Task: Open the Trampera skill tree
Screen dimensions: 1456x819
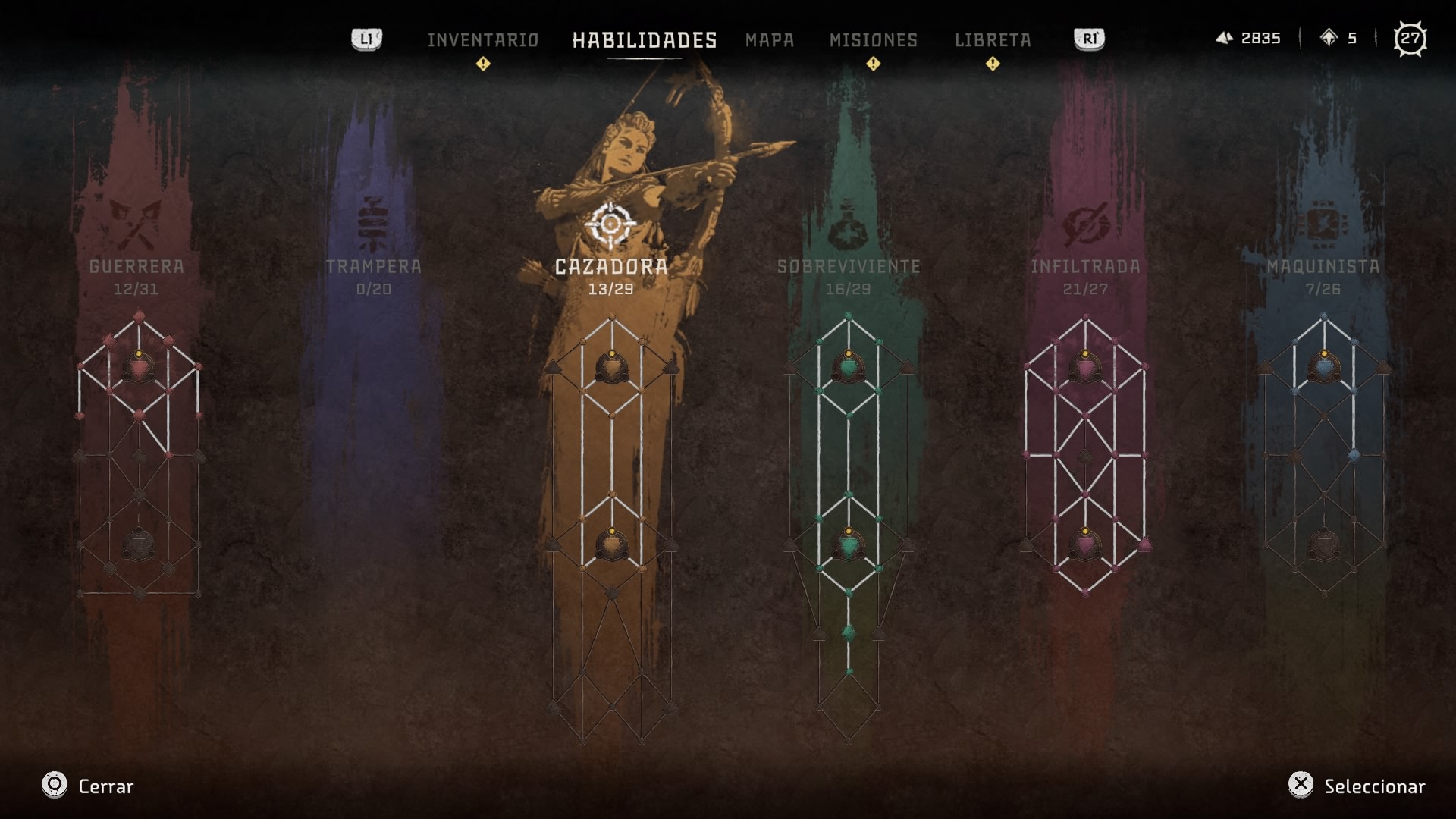Action: click(373, 266)
